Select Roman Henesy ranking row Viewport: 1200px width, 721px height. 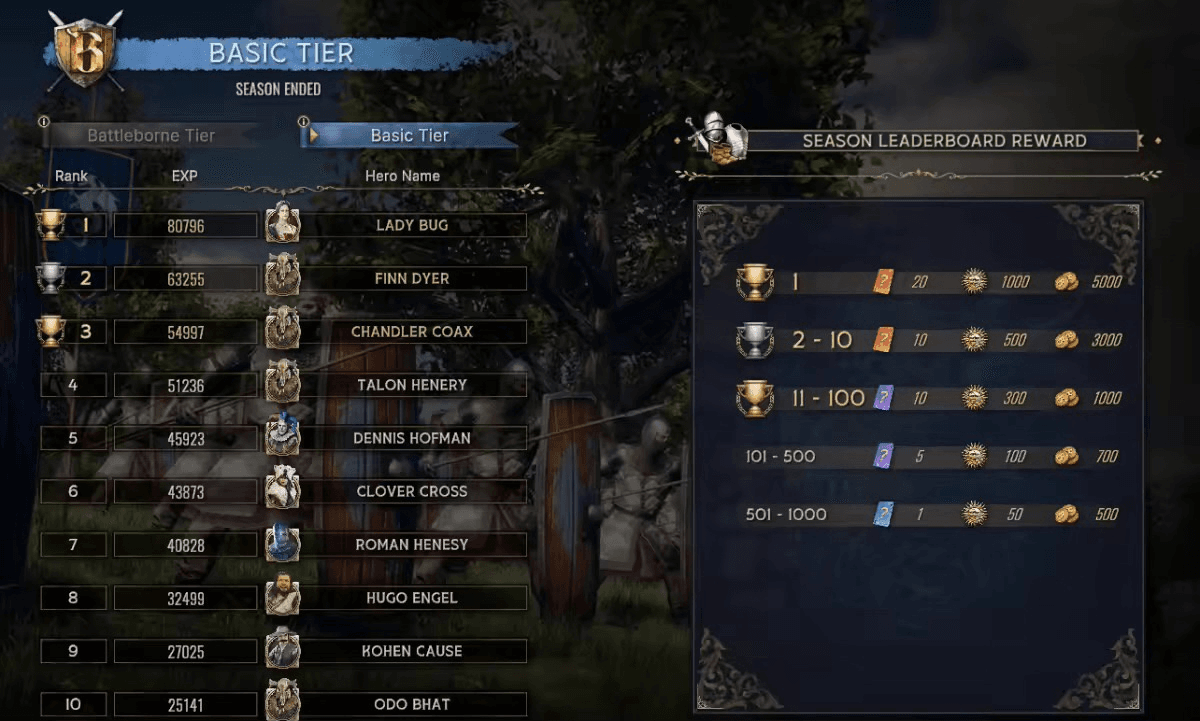point(411,545)
